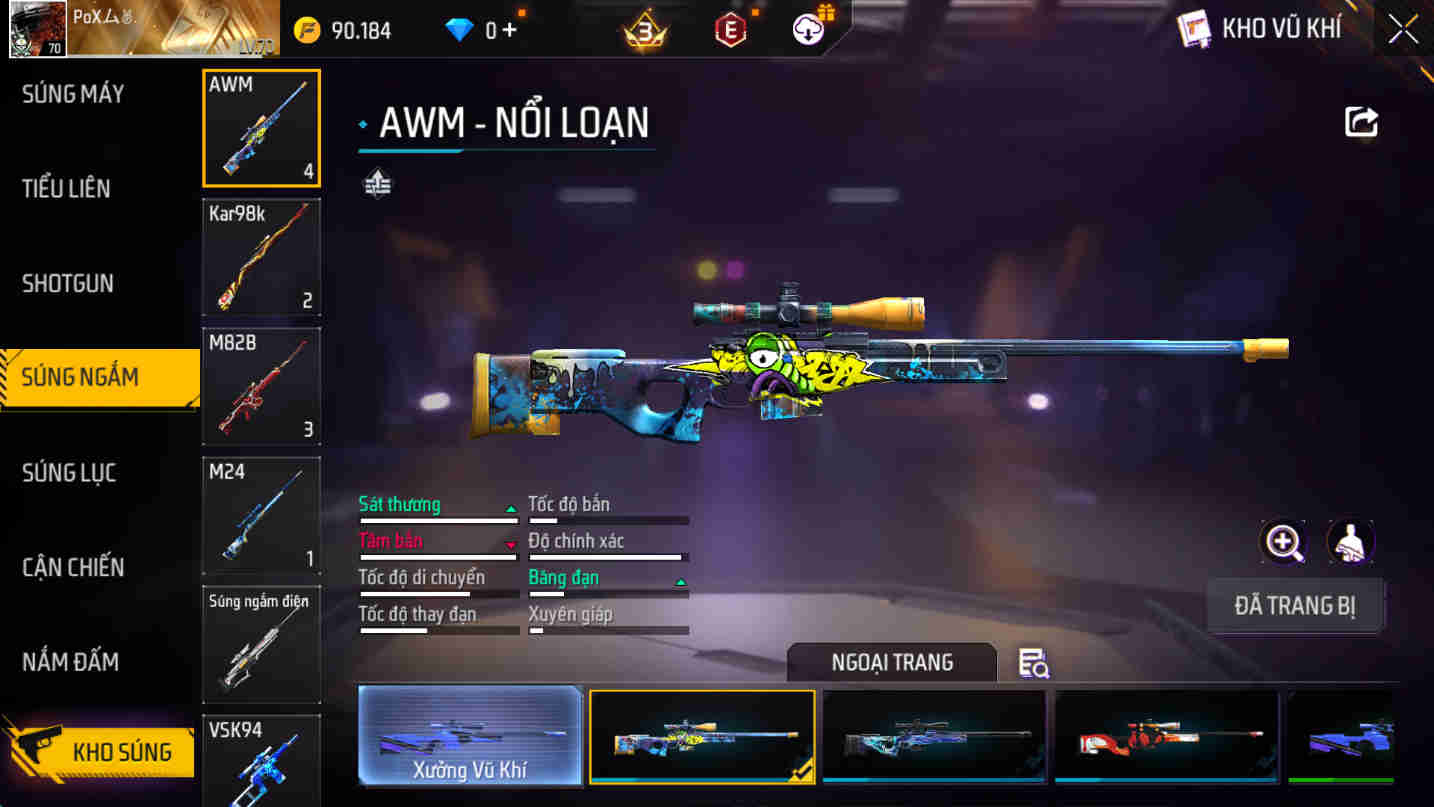The image size is (1434, 807).
Task: Select the Shotgun weapon category
Action: point(67,283)
